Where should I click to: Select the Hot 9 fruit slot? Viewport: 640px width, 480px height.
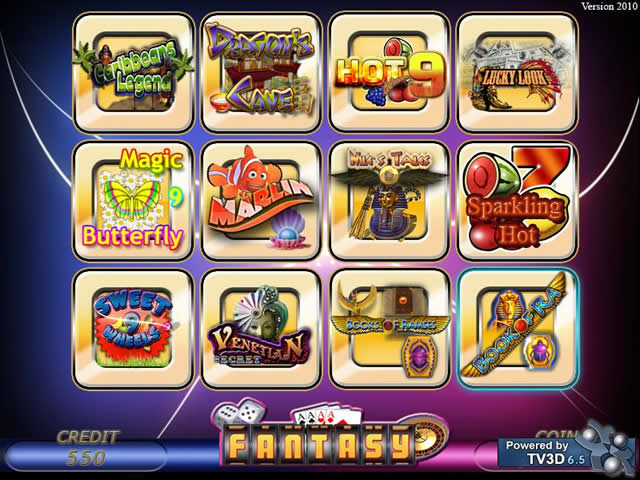coord(389,72)
